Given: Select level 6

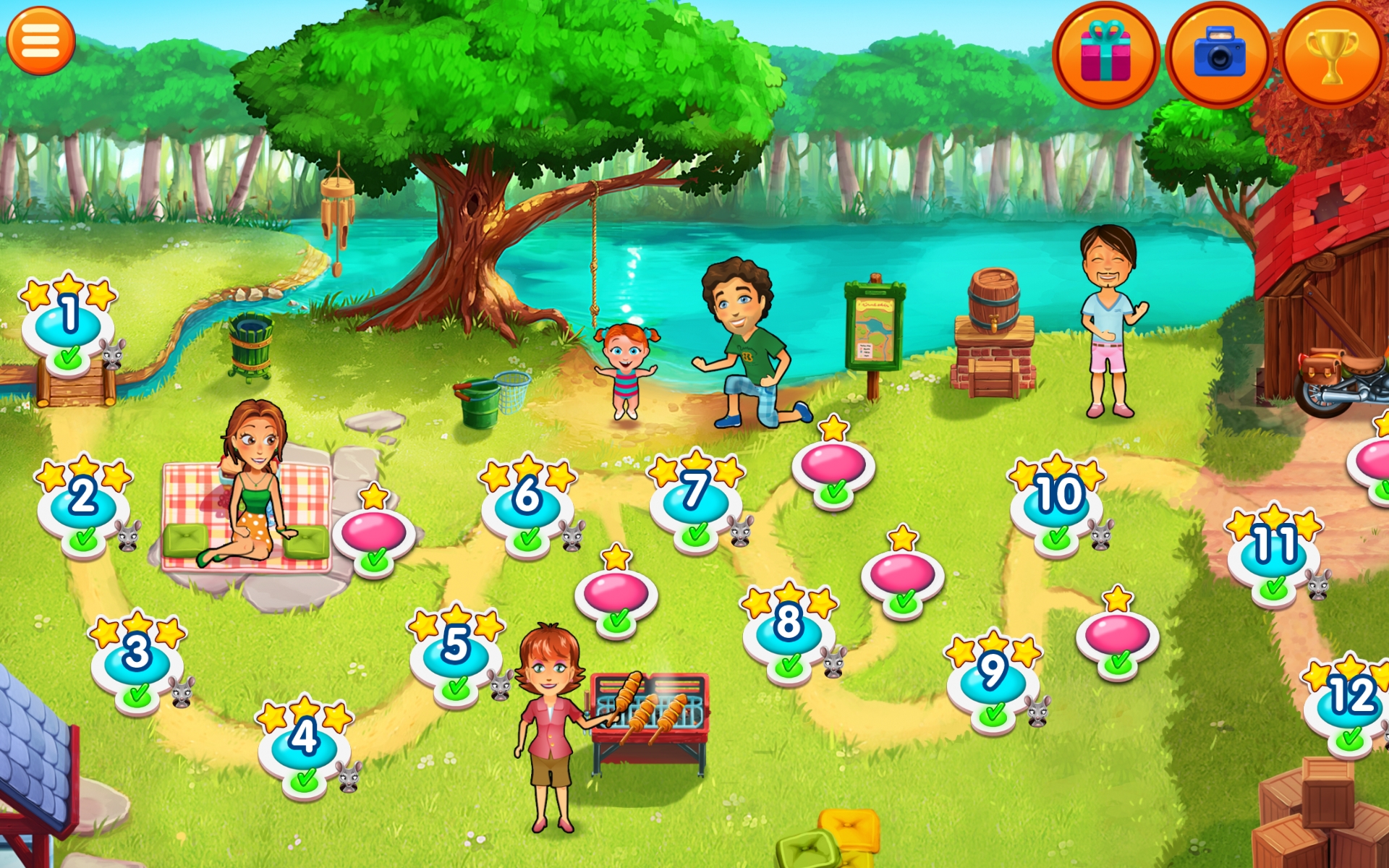Looking at the screenshot, I should (527, 503).
